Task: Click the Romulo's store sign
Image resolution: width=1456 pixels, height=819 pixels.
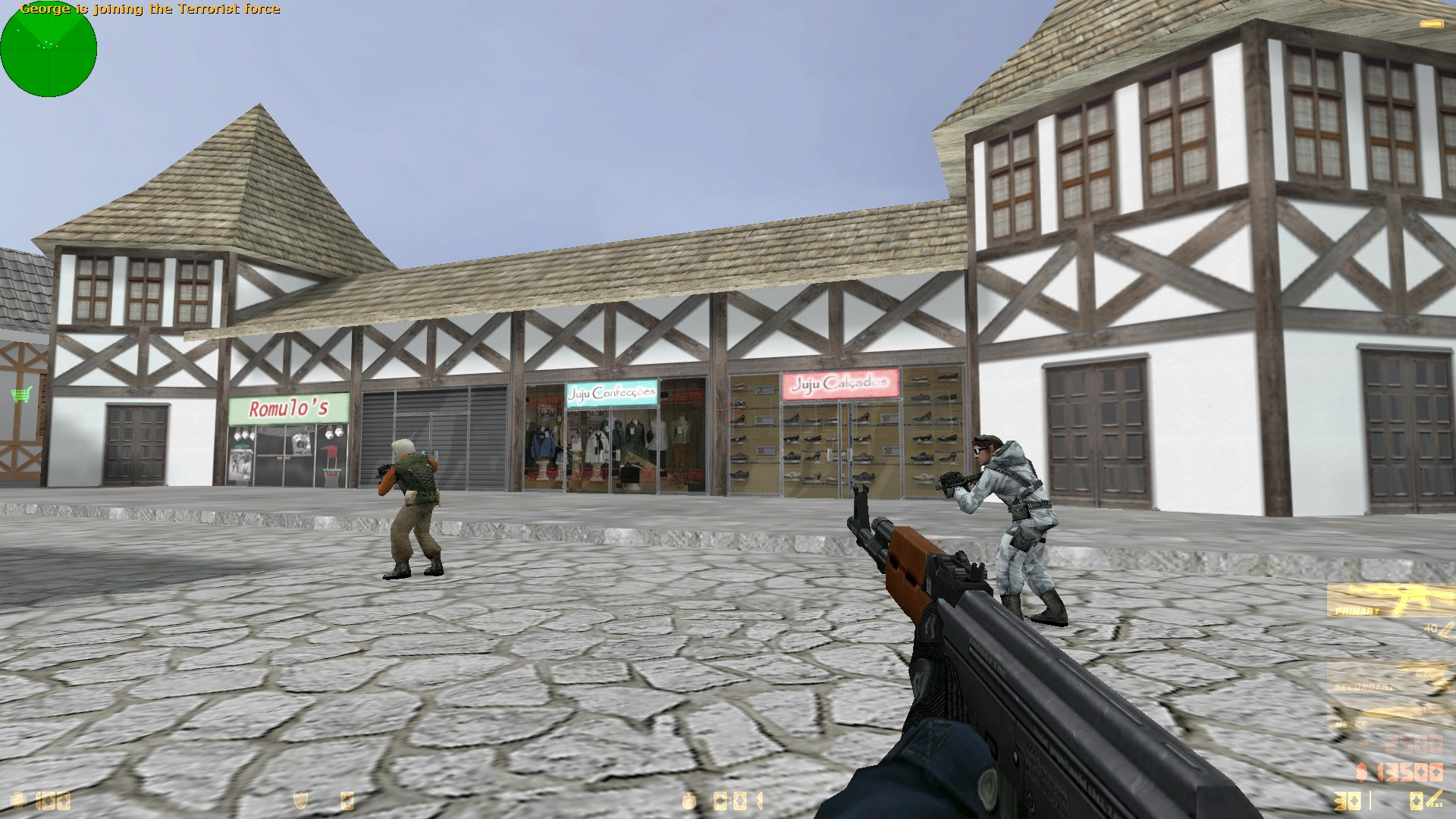Action: point(288,406)
